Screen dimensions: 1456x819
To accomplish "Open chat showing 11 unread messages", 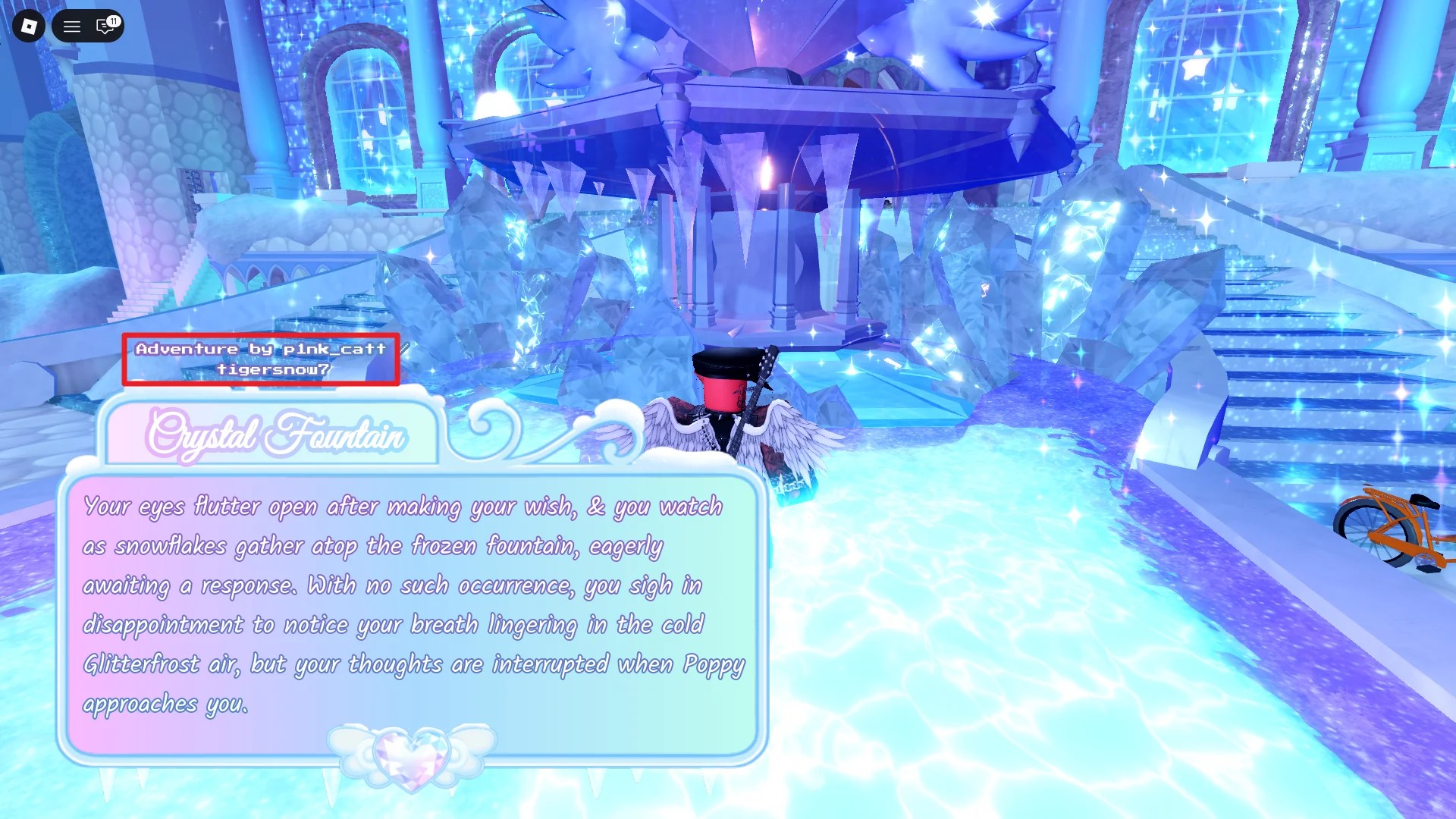I will [x=104, y=27].
